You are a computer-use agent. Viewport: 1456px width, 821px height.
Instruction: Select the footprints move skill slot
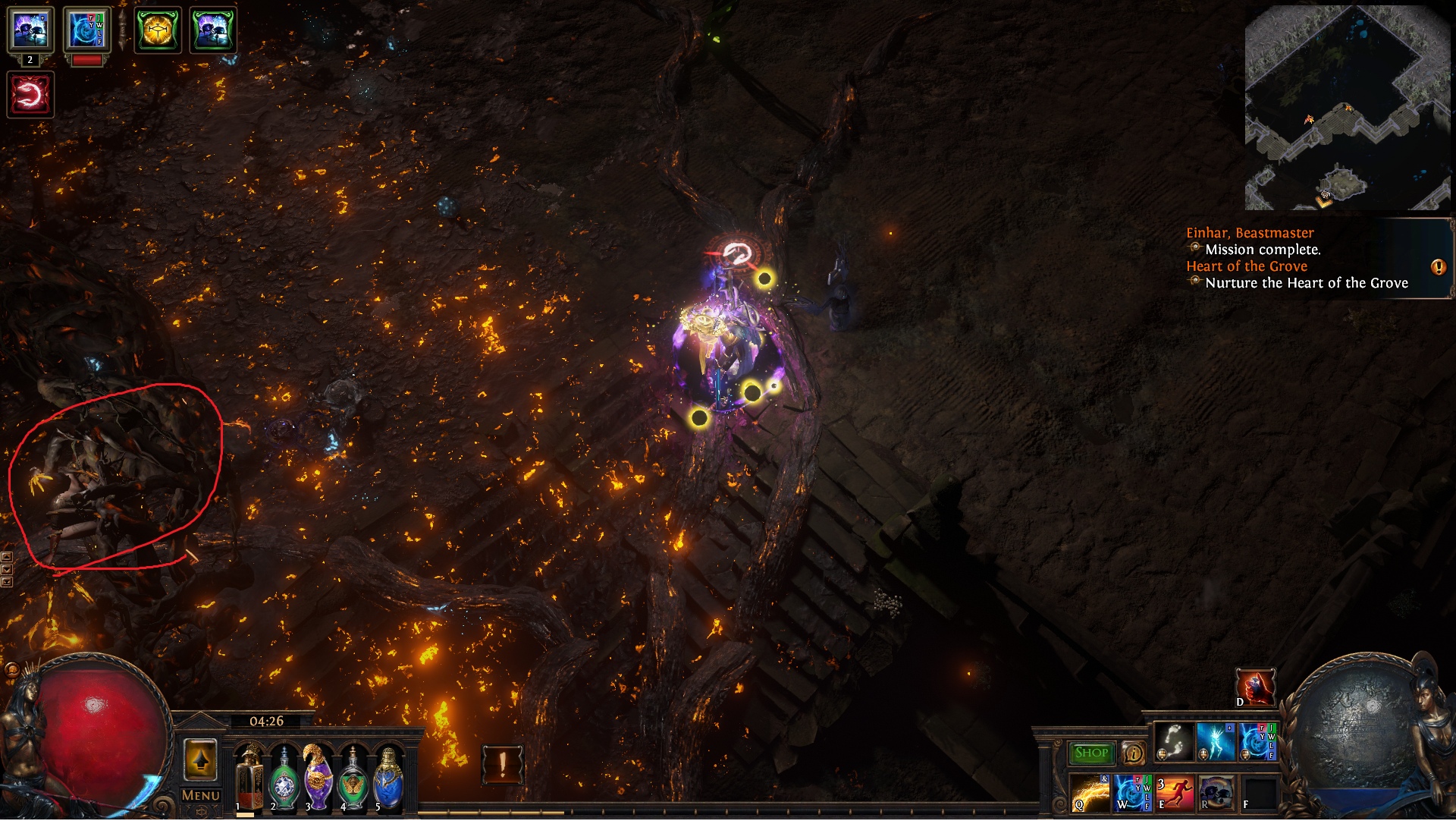point(1174,742)
